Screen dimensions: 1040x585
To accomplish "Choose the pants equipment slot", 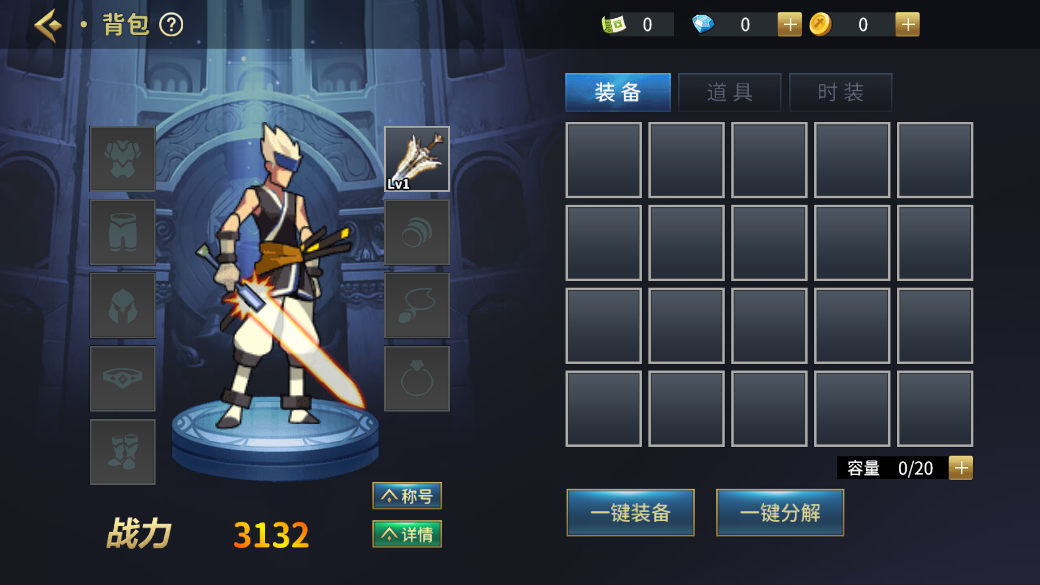I will pyautogui.click(x=123, y=232).
